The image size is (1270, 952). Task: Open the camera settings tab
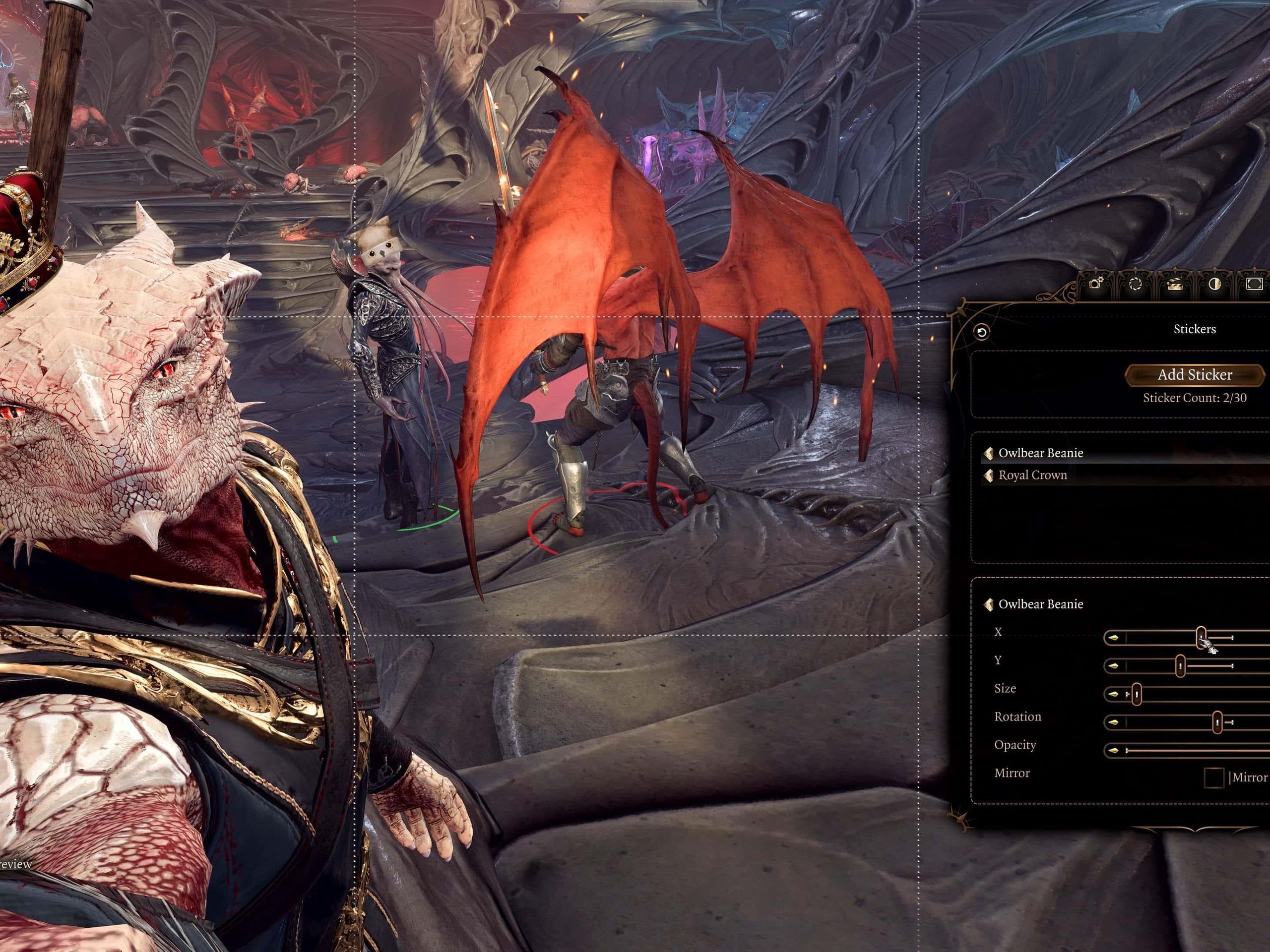(1095, 284)
